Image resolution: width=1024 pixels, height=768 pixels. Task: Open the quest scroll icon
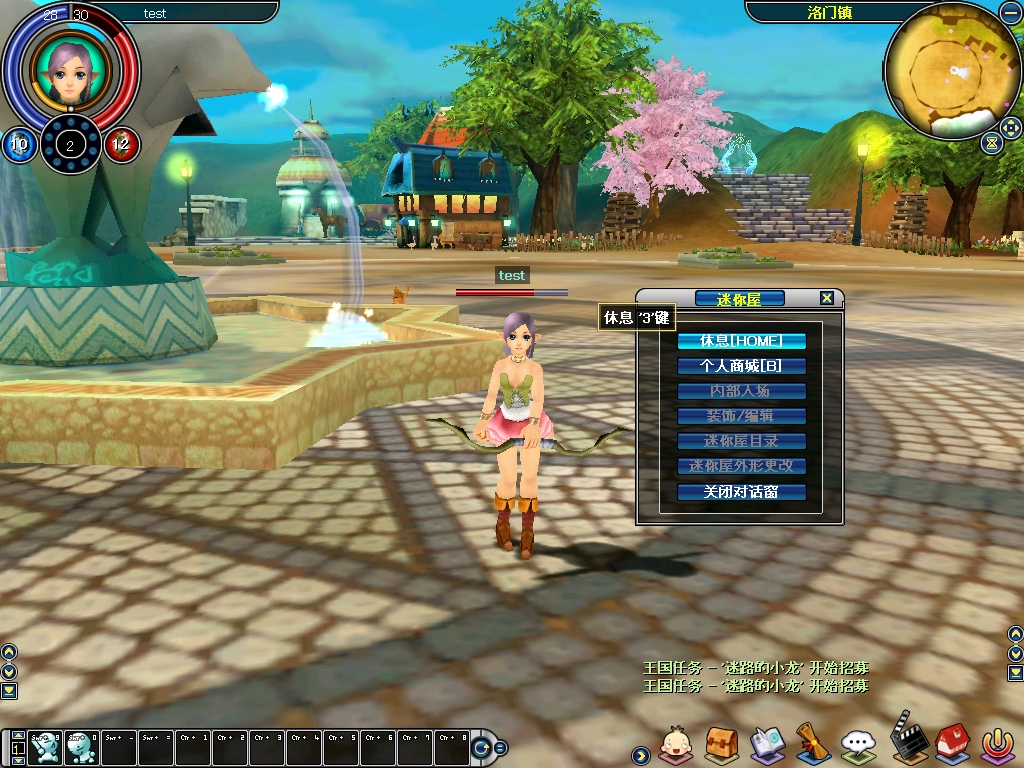coord(812,743)
